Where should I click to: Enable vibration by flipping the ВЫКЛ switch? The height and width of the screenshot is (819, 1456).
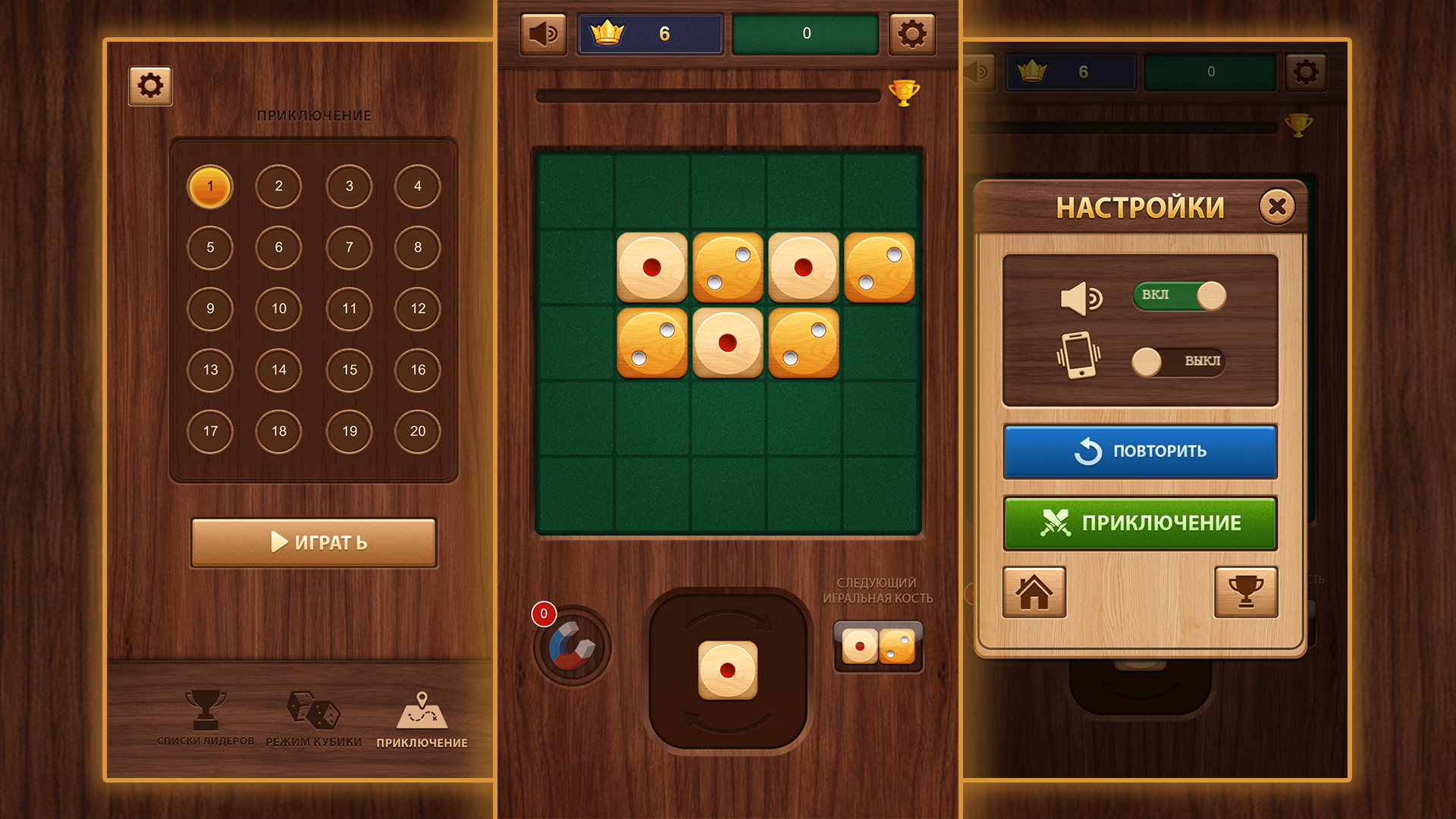click(1179, 362)
